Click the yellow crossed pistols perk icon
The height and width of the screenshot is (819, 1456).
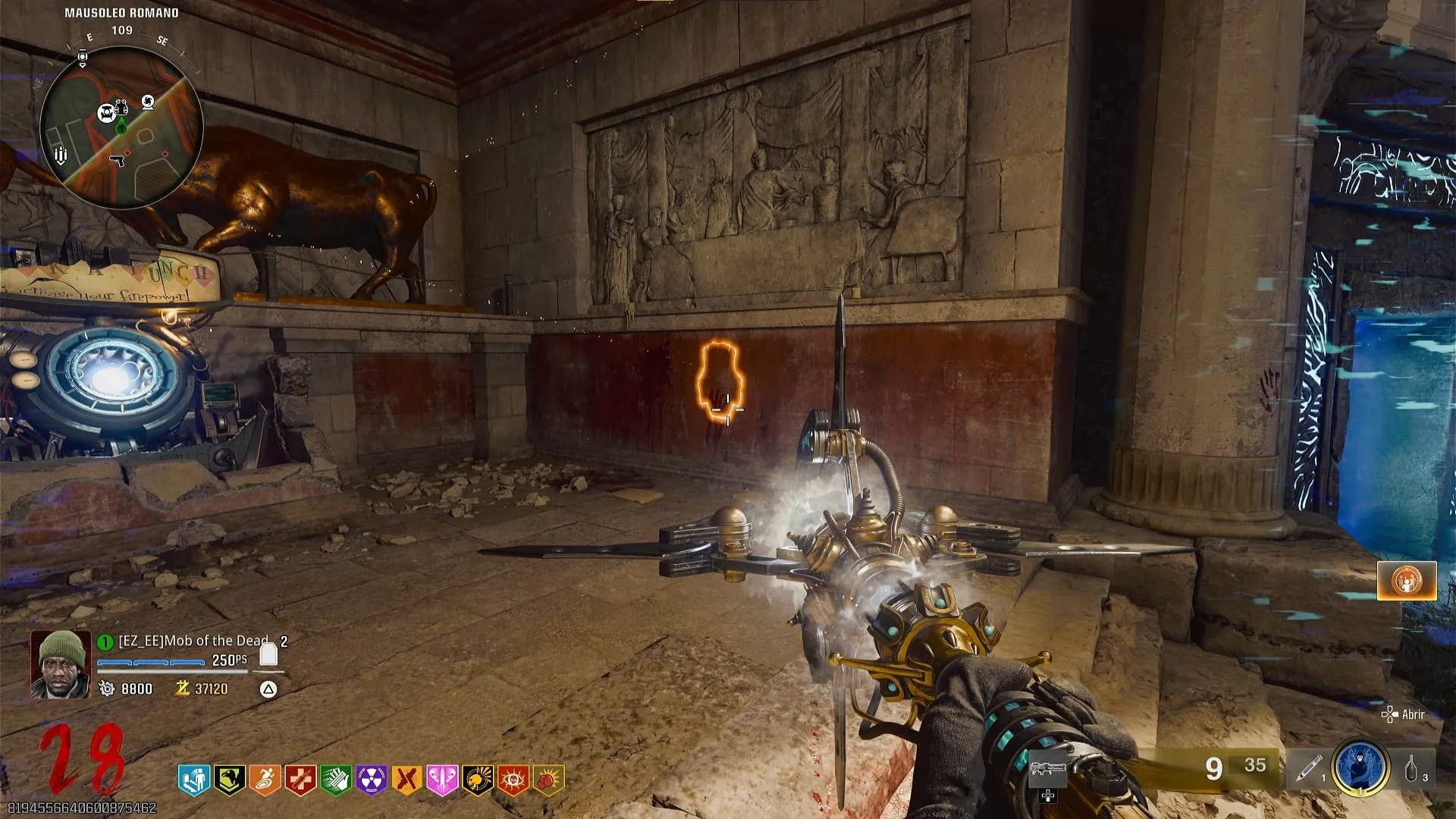407,780
